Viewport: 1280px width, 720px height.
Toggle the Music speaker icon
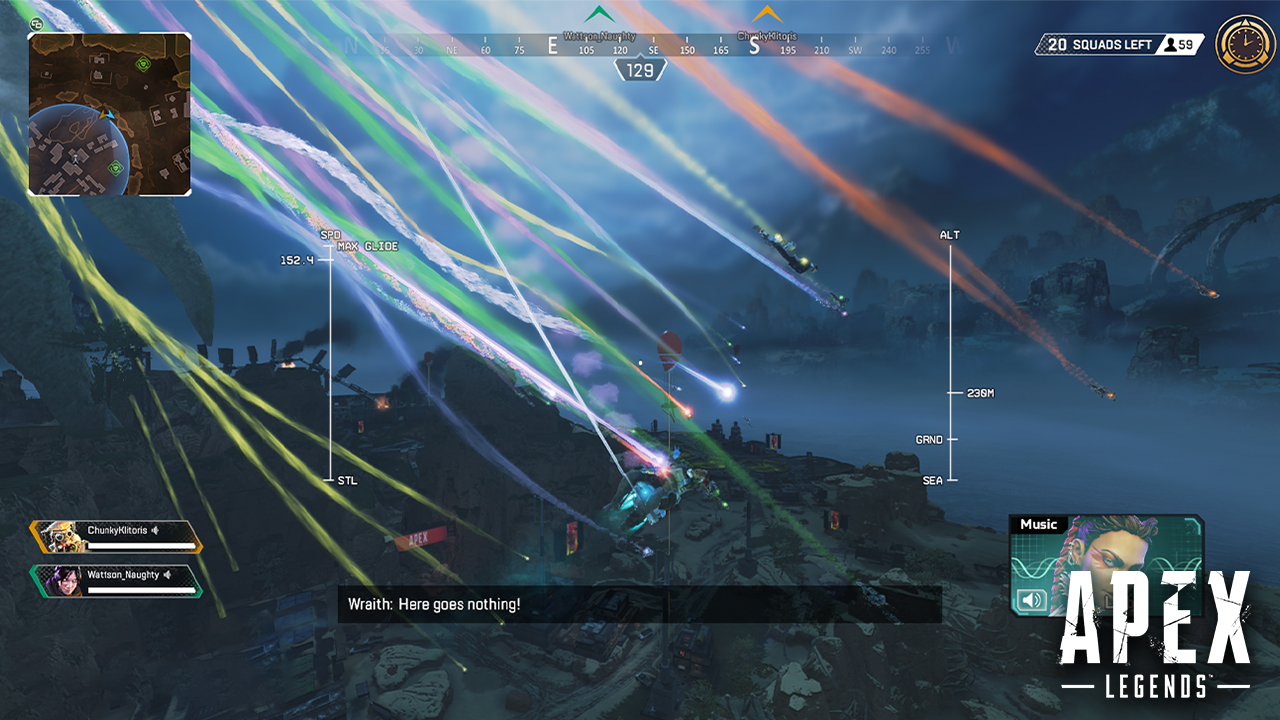point(1032,600)
